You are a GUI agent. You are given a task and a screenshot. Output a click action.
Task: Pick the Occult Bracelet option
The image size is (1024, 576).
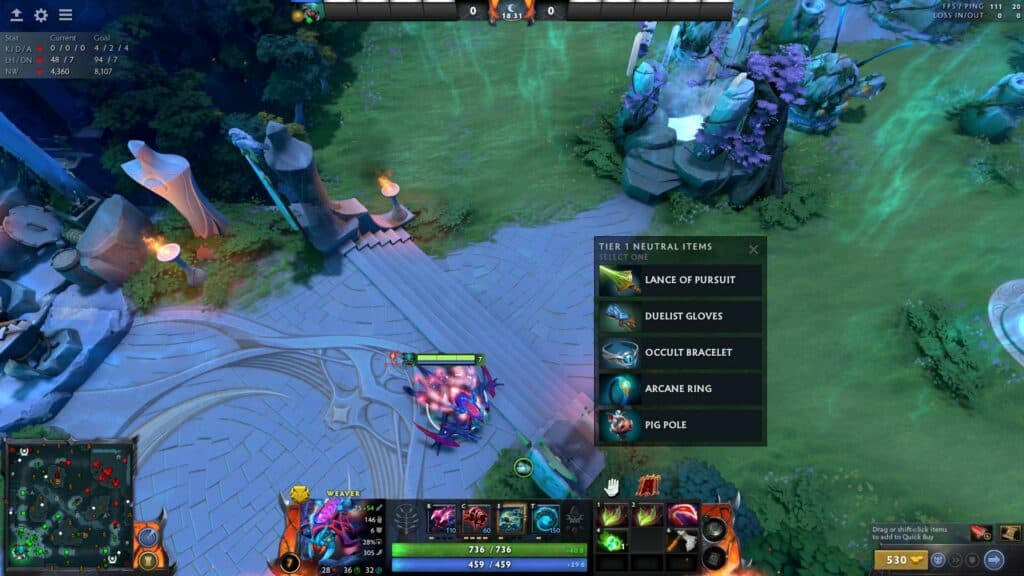tap(680, 352)
